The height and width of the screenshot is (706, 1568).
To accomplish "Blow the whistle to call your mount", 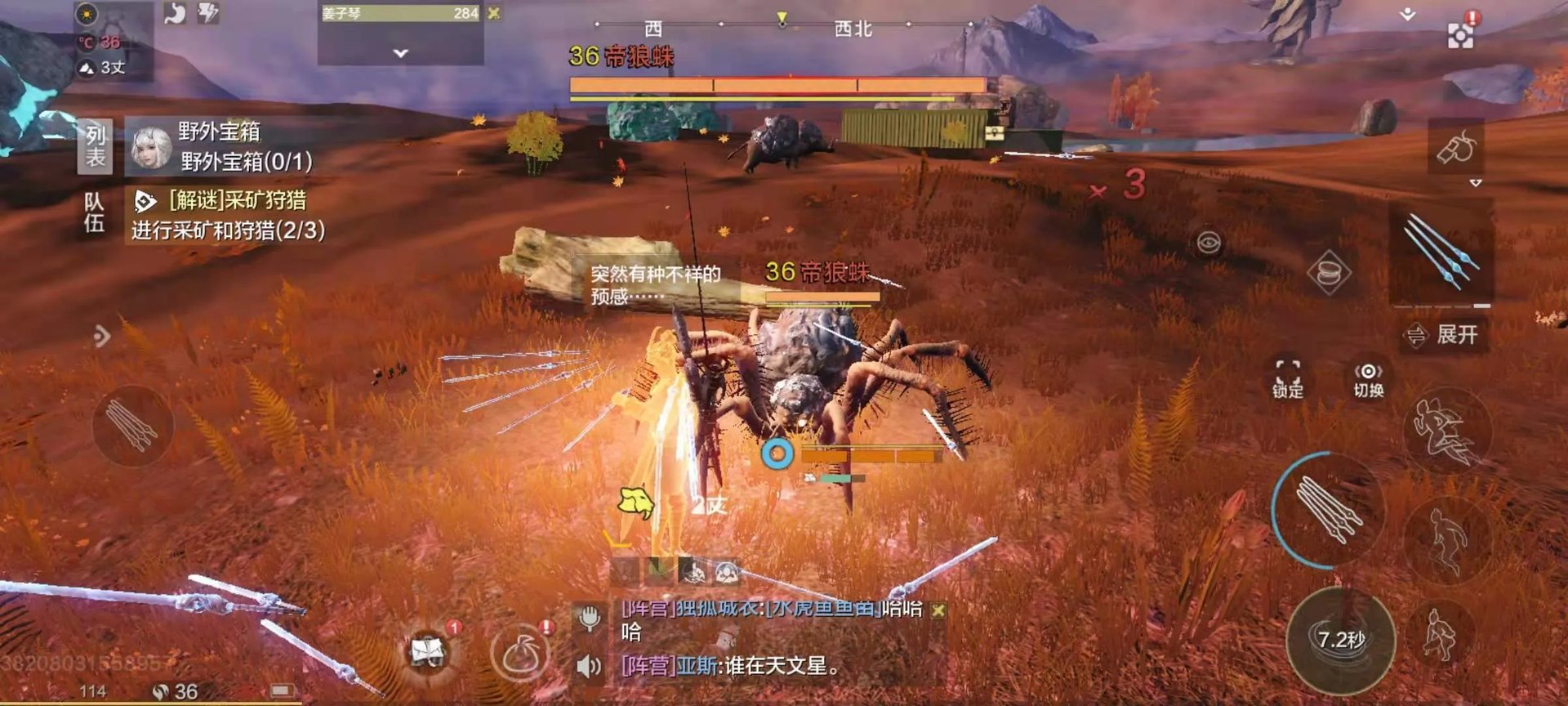I will coord(1457,149).
